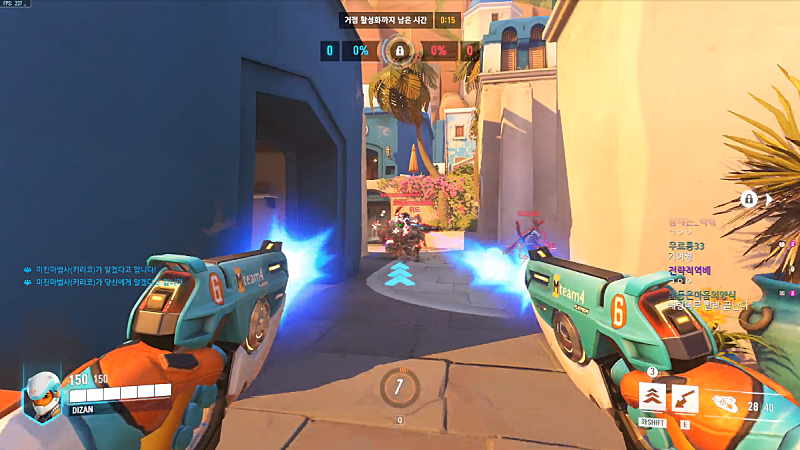Activate the Blink ability icon
The width and height of the screenshot is (800, 450).
point(653,398)
